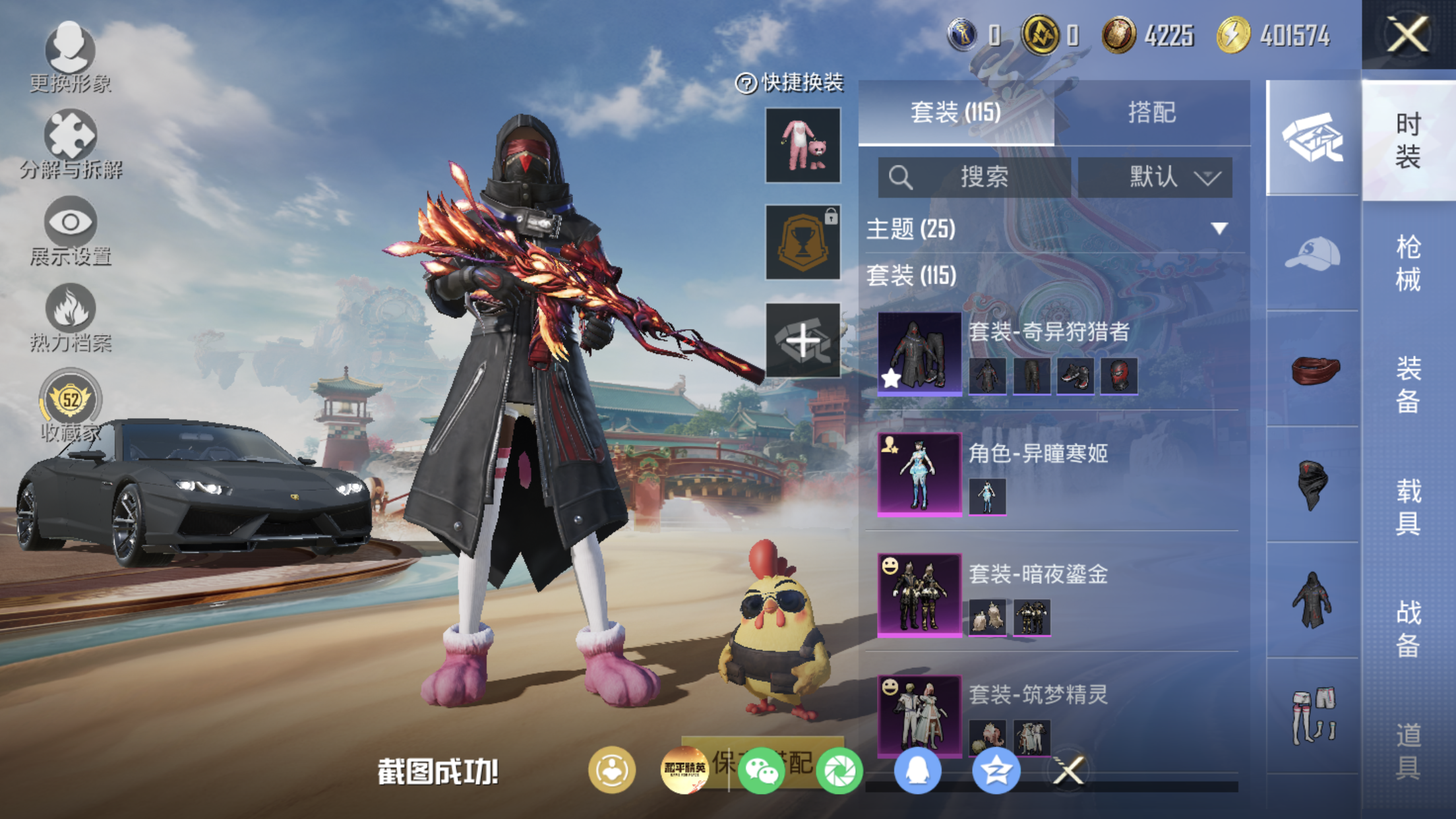Select the 套装 (115) tab

(x=956, y=113)
